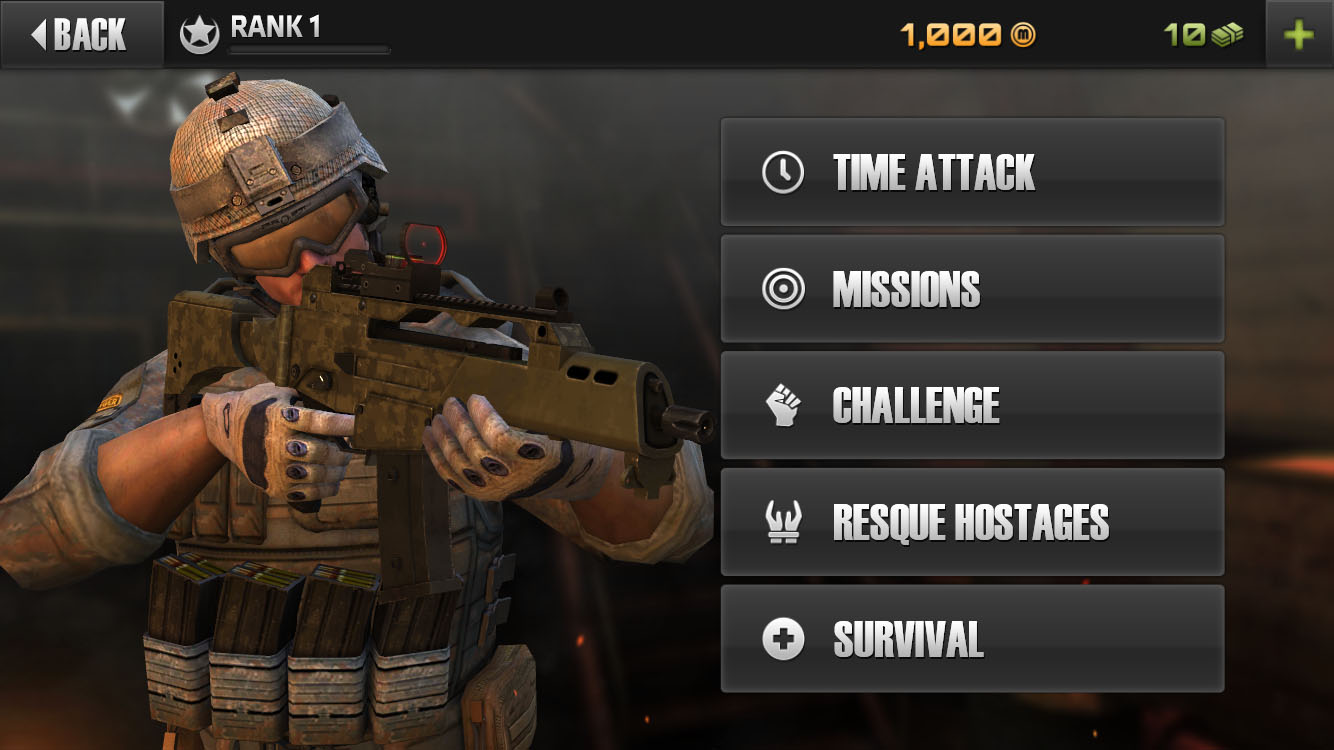1334x750 pixels.
Task: Enter Survival mode
Action: click(x=972, y=639)
